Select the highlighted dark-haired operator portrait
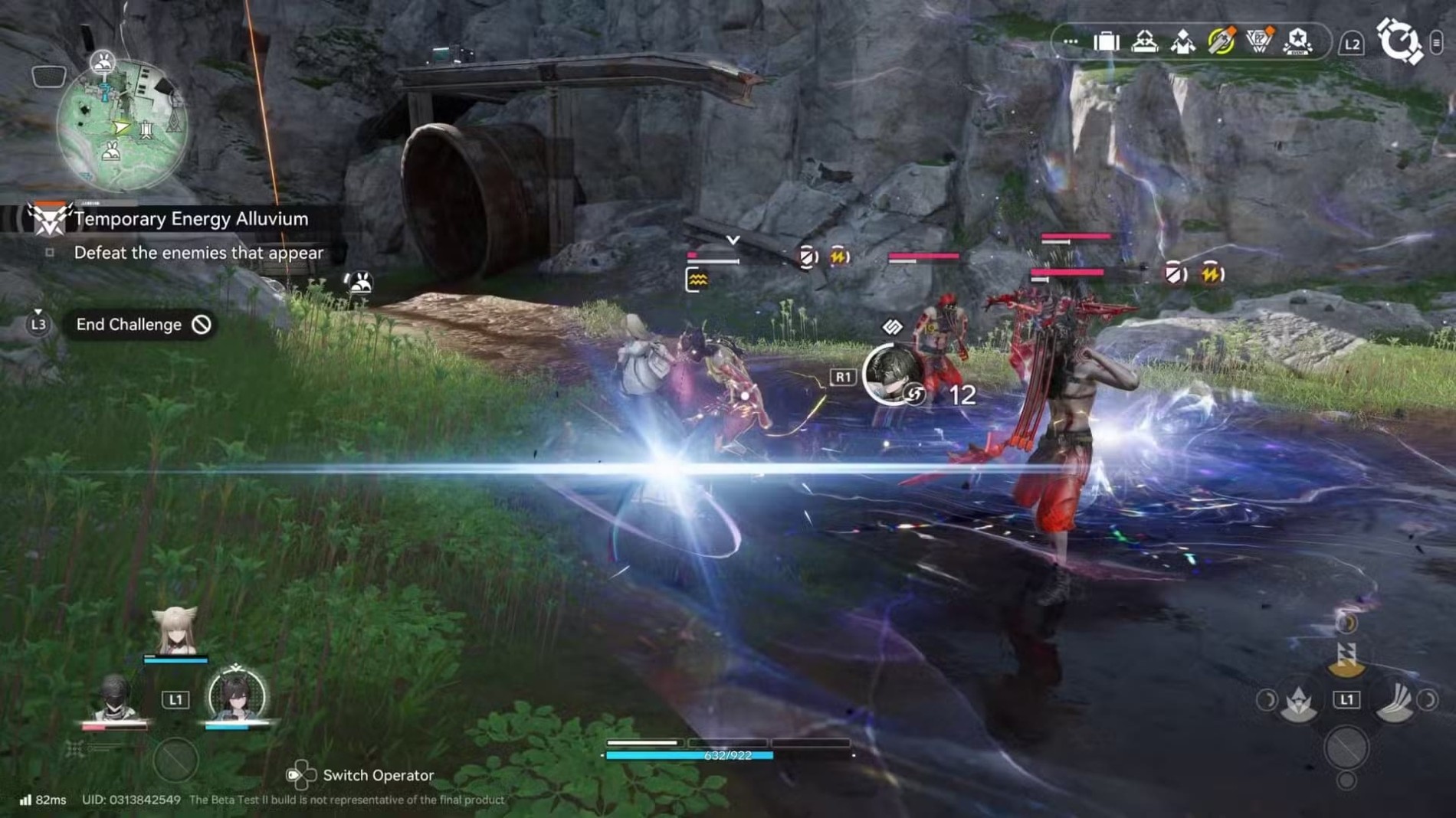This screenshot has height=818, width=1456. 237,695
